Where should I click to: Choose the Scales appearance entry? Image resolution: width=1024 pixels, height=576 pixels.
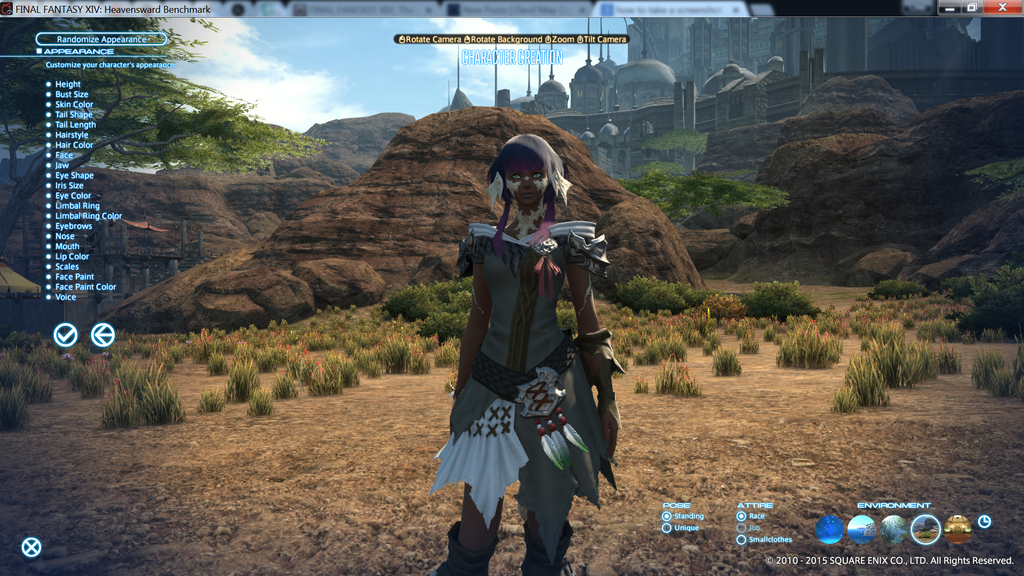click(67, 267)
